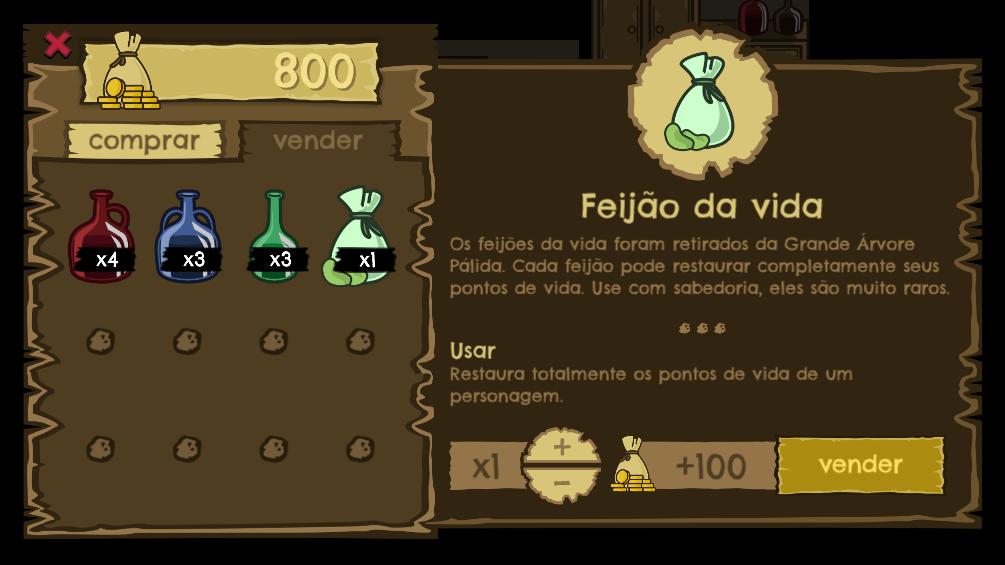The height and width of the screenshot is (565, 1005).
Task: Increase sell quantity with the plus button
Action: 561,447
